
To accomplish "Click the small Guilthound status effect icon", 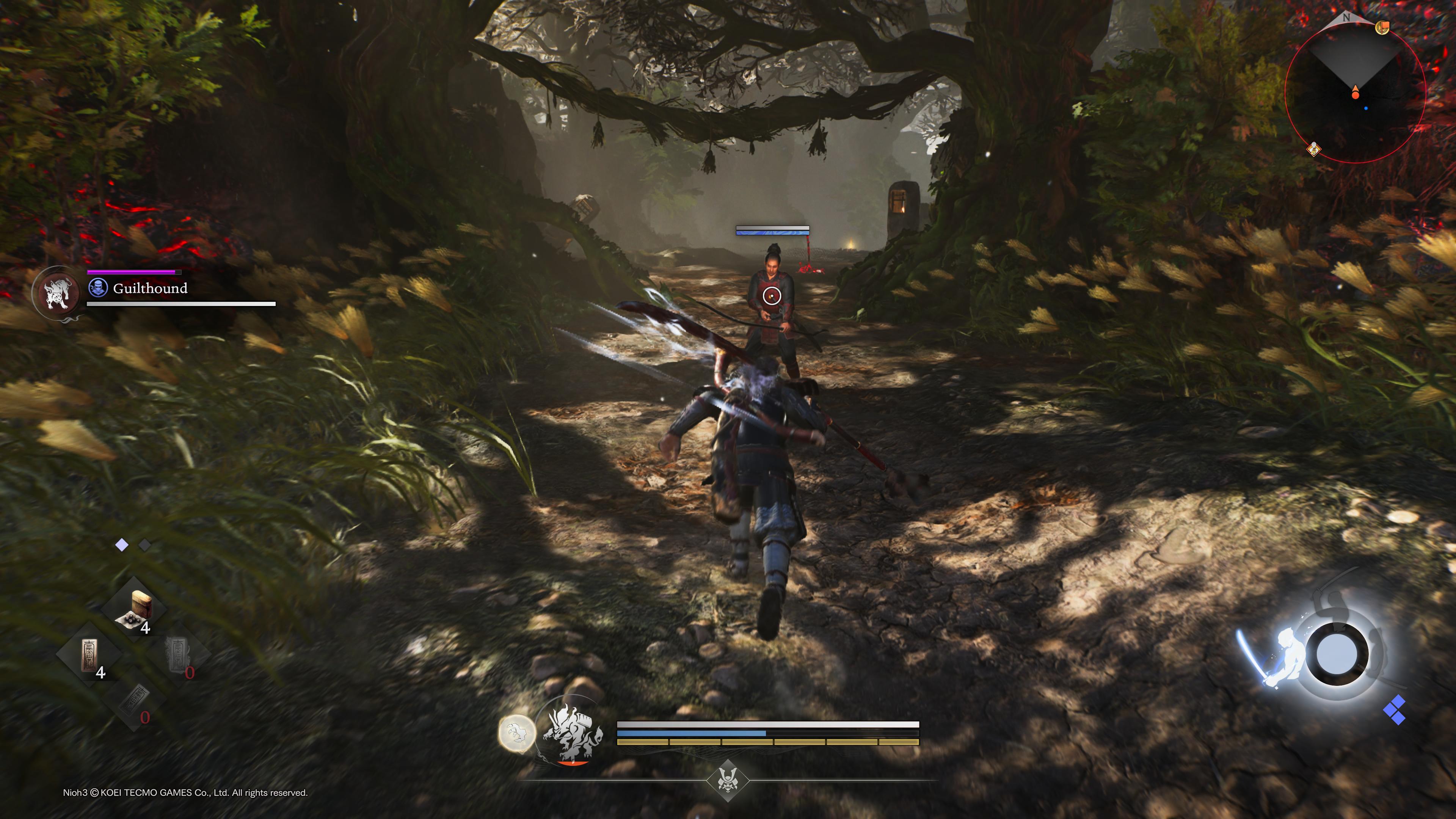I will pos(98,288).
